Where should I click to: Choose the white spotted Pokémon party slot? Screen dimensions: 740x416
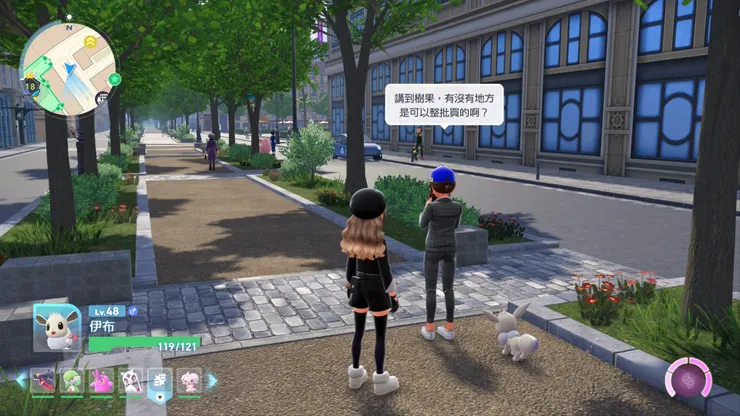click(130, 380)
